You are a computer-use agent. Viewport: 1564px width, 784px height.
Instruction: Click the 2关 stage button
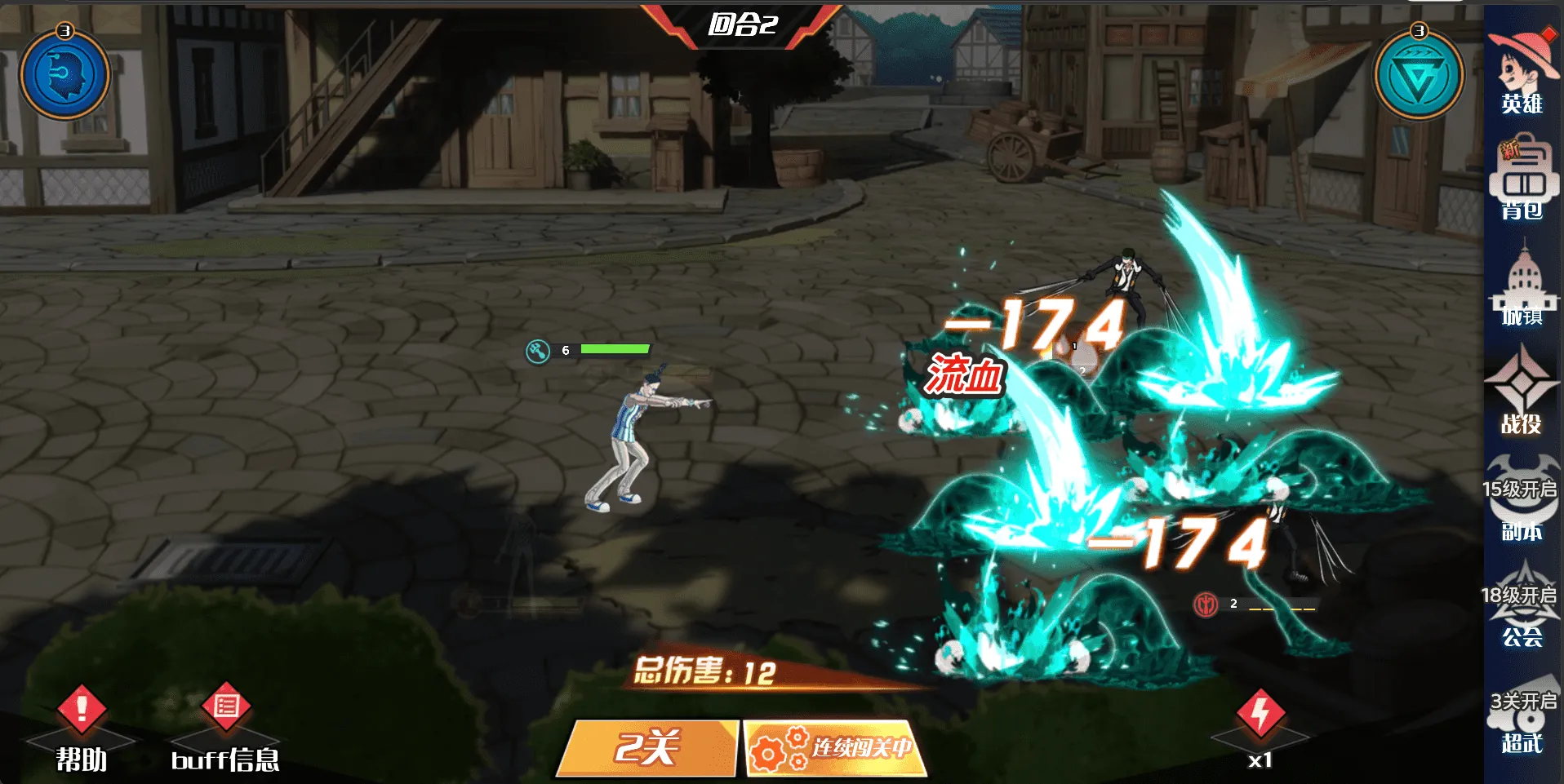click(x=648, y=747)
